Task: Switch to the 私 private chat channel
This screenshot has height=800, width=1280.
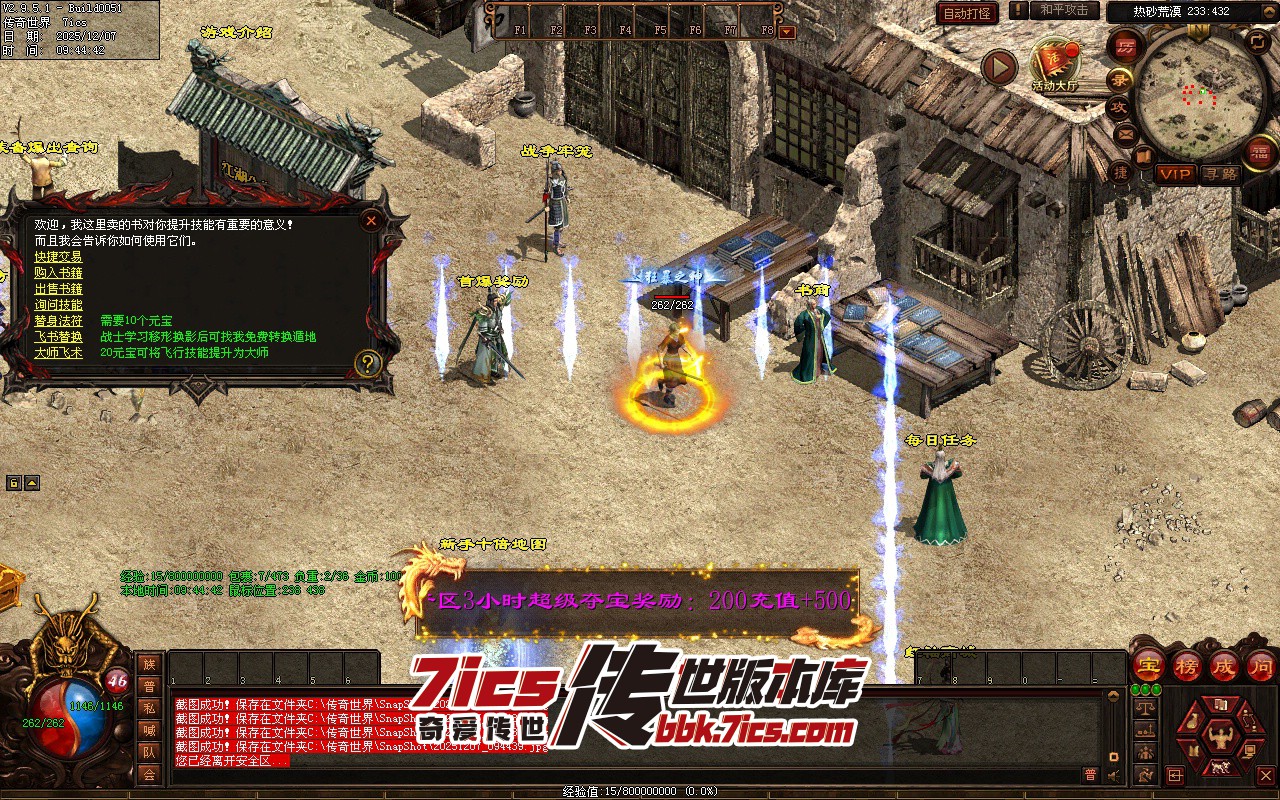Action: 149,708
